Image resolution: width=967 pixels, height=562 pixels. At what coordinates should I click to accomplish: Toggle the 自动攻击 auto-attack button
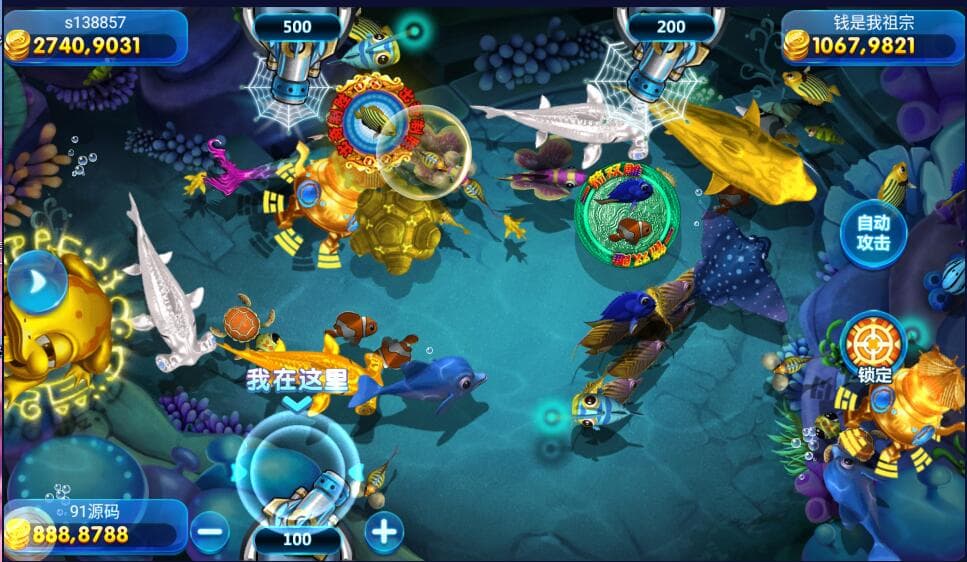[x=872, y=235]
